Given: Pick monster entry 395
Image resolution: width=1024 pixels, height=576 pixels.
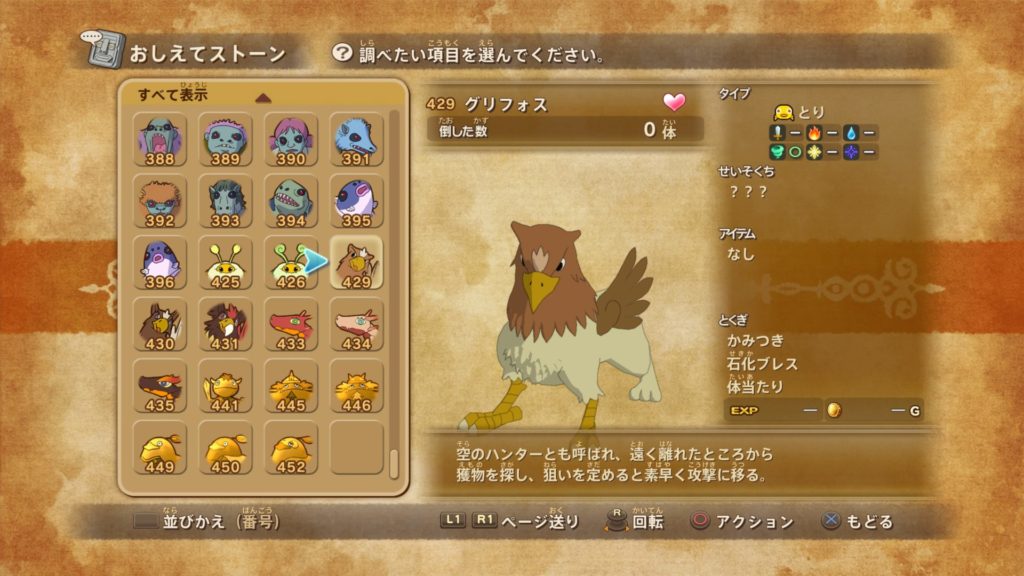Looking at the screenshot, I should tap(356, 201).
